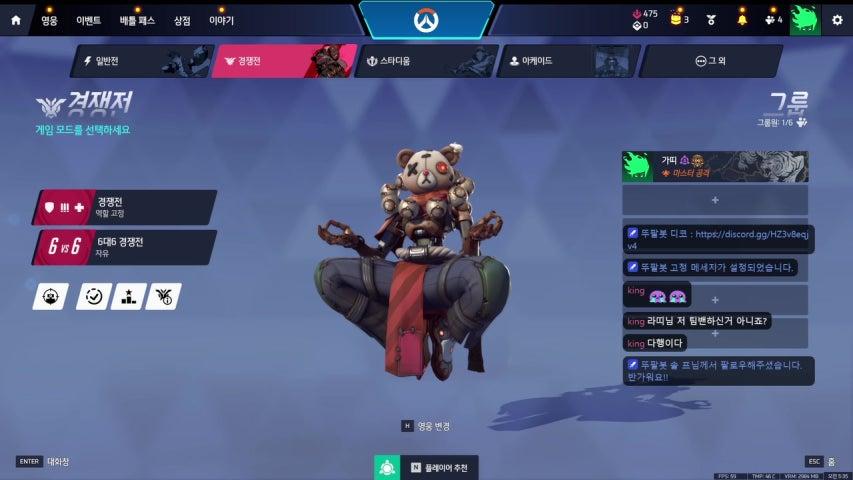Select 경쟁전 역할 고정 mode
This screenshot has width=853, height=480.
tap(125, 207)
